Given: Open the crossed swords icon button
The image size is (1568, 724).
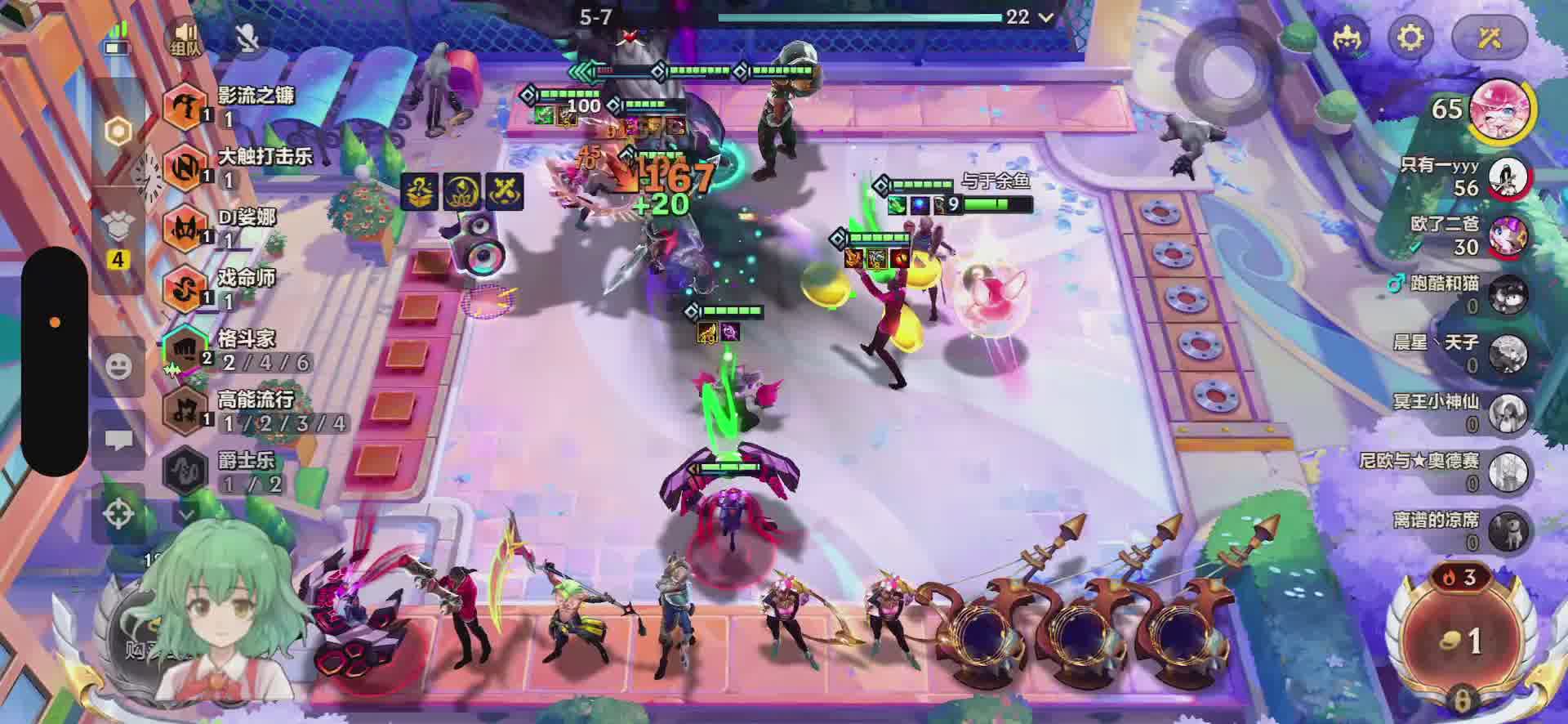Looking at the screenshot, I should [x=1490, y=37].
